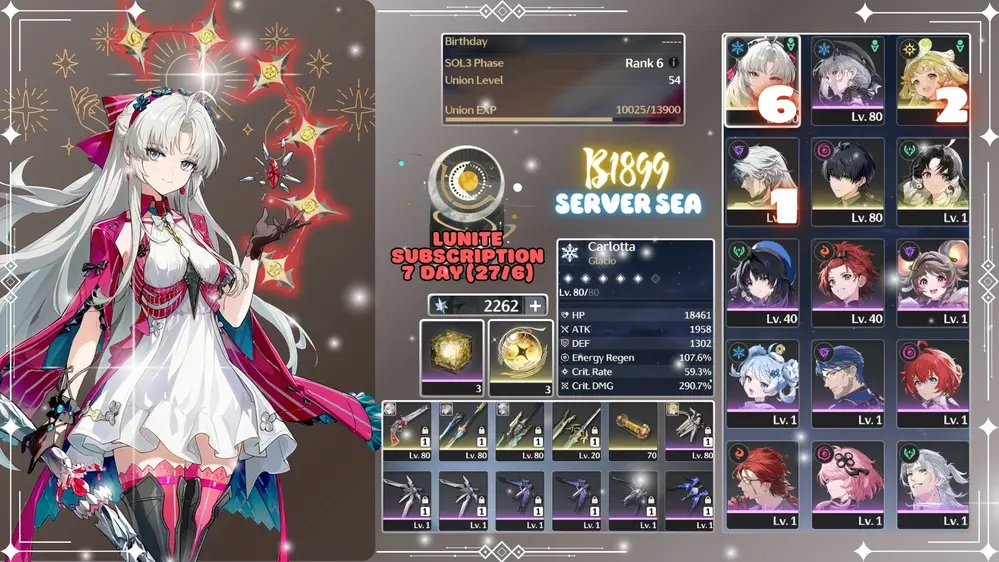
Task: Select the blue beret girl at Lv. 40
Action: coord(762,282)
